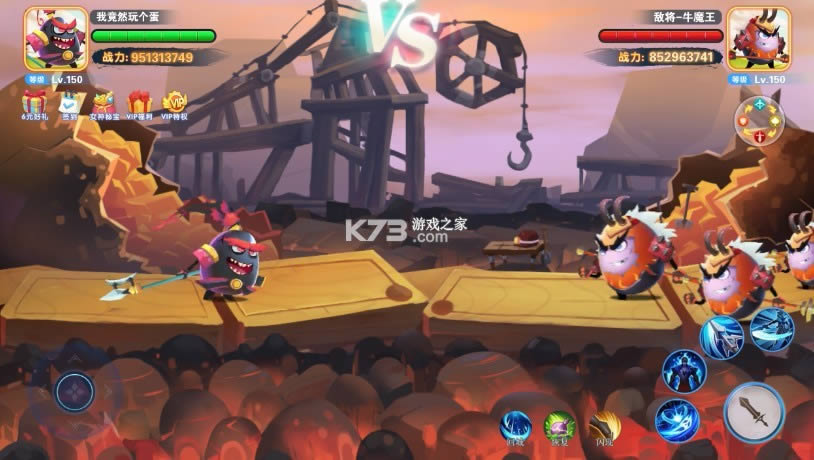814x460 pixels.
Task: Use the blue scythe slash skill
Action: 771,328
